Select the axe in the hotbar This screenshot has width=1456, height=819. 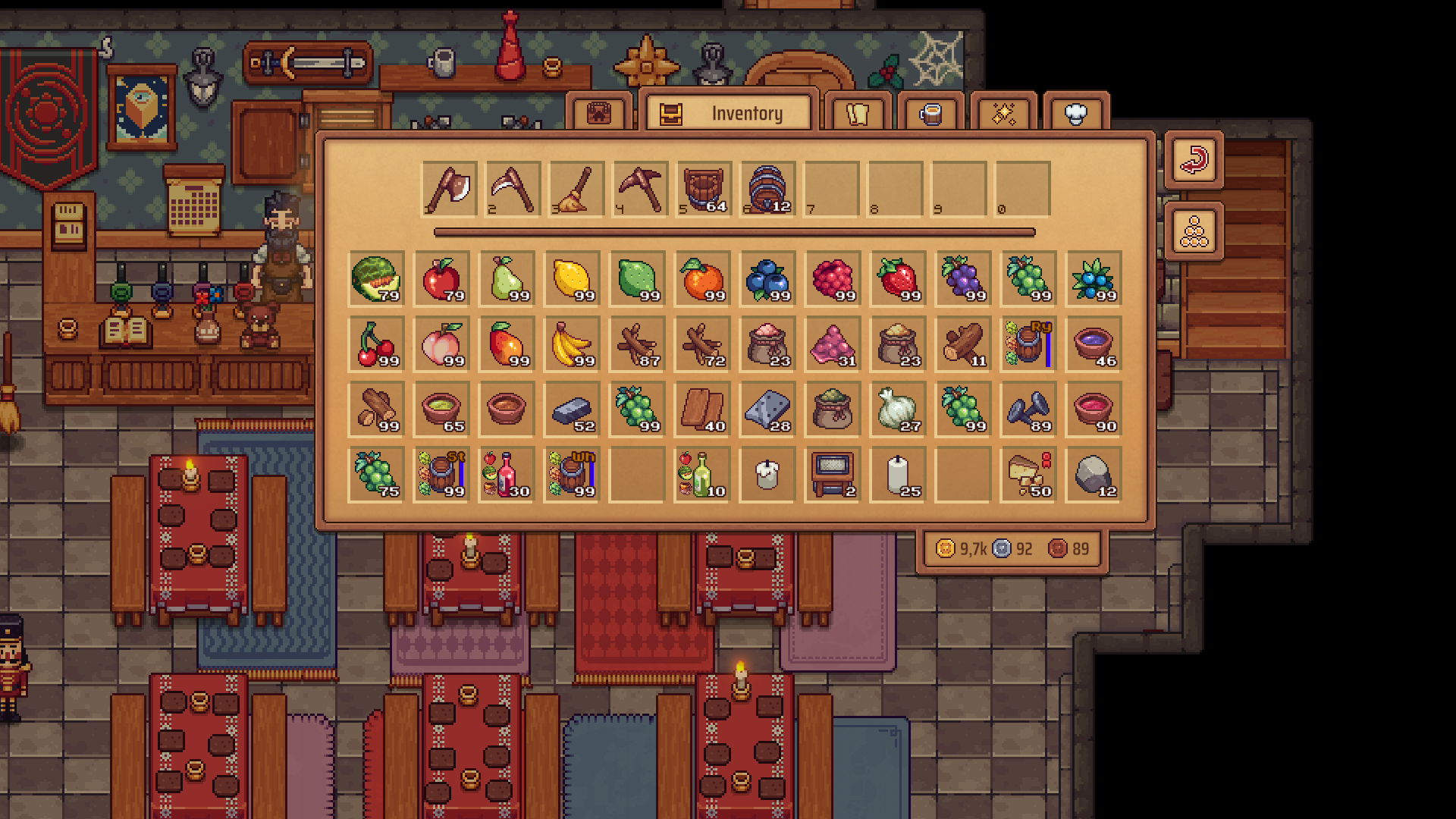(x=449, y=189)
